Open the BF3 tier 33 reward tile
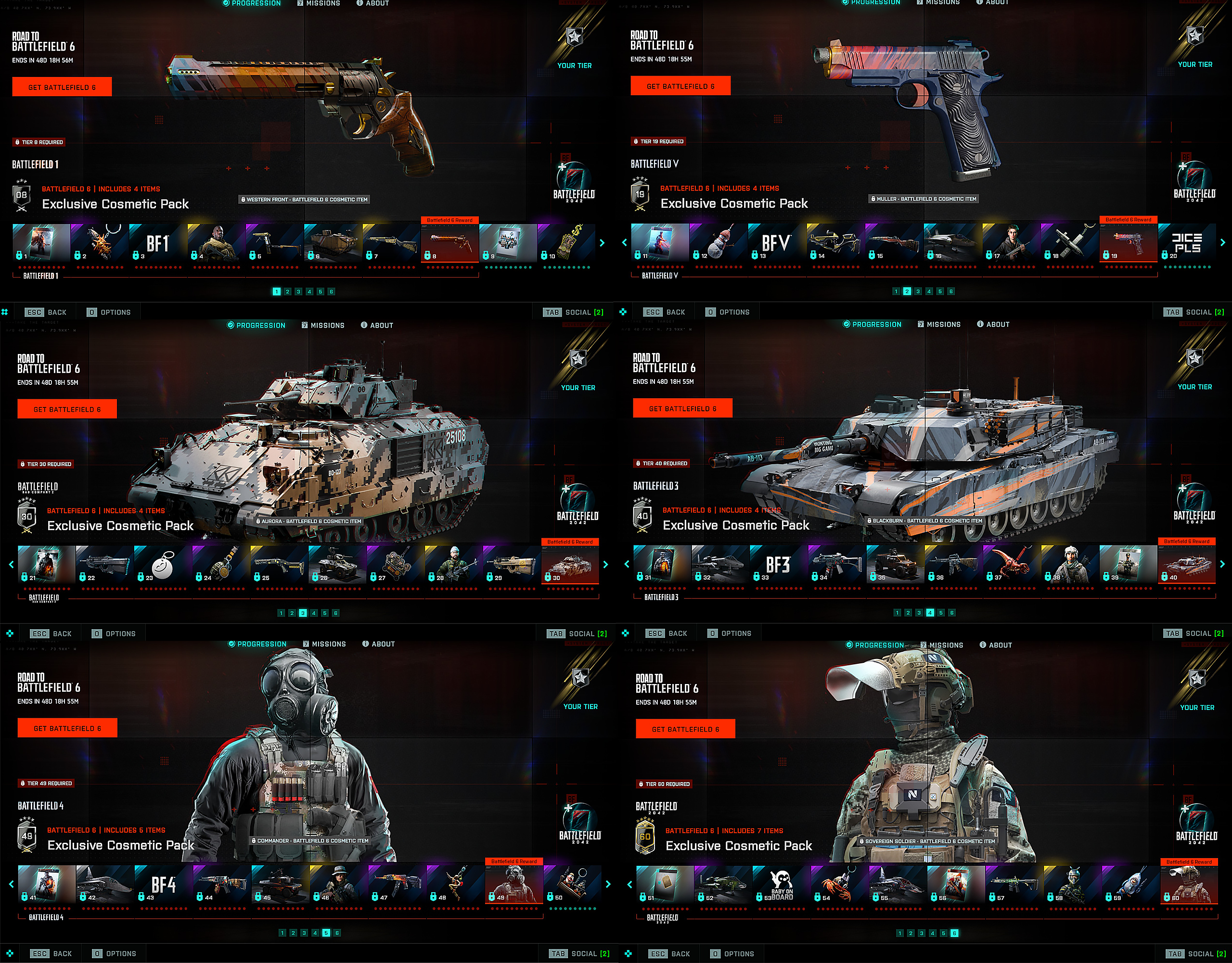This screenshot has height=963, width=1232. point(779,564)
